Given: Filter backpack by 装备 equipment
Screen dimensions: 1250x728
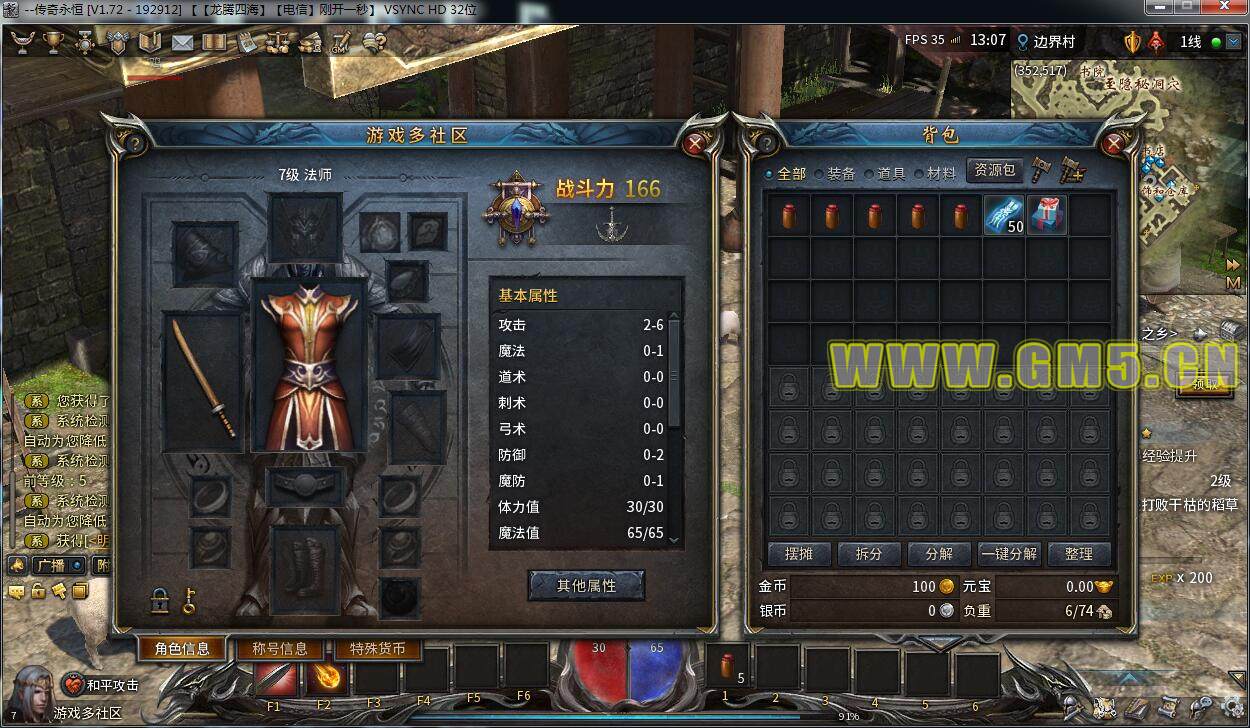Looking at the screenshot, I should tap(835, 173).
